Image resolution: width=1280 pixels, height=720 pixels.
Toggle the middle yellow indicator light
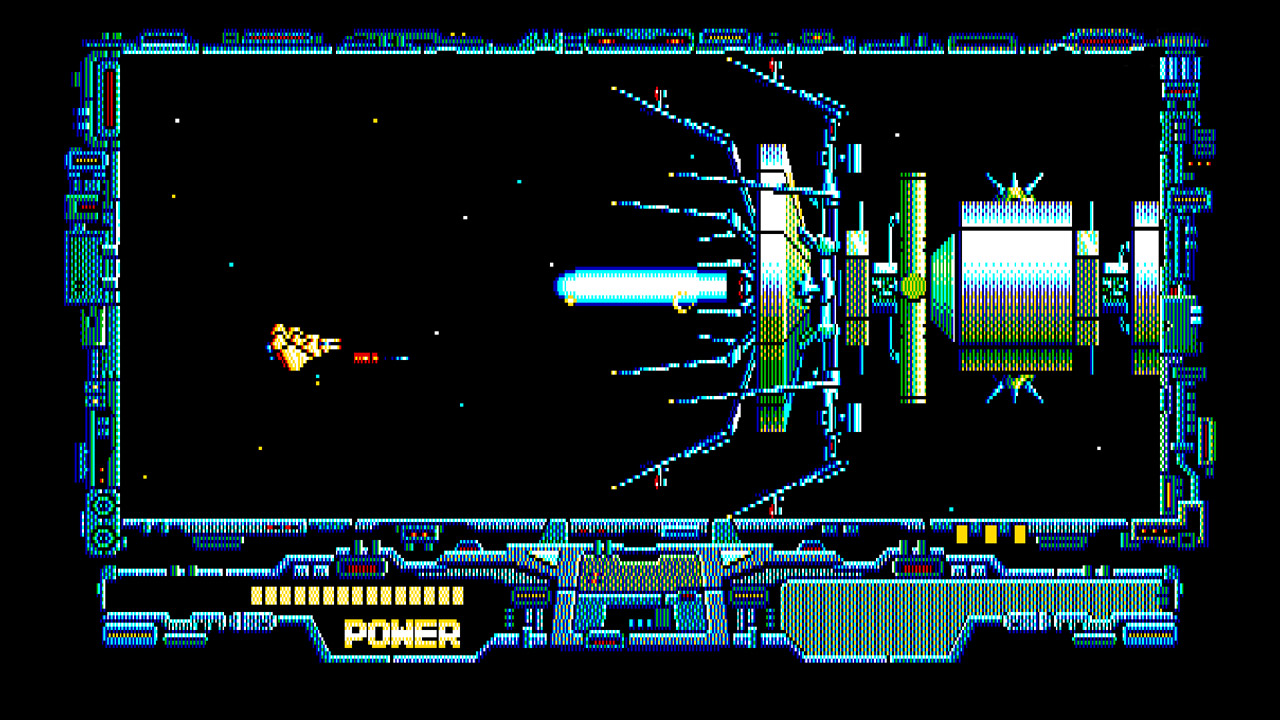pos(991,534)
